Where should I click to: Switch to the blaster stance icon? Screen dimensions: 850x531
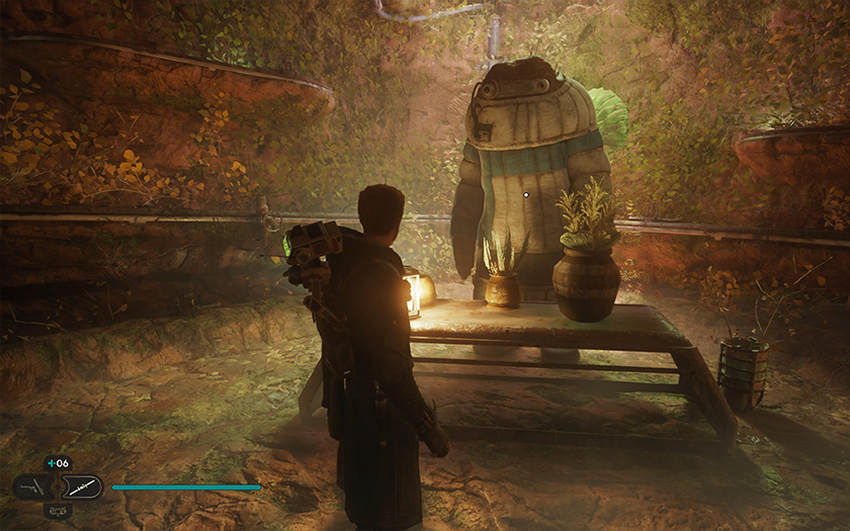coord(31,487)
